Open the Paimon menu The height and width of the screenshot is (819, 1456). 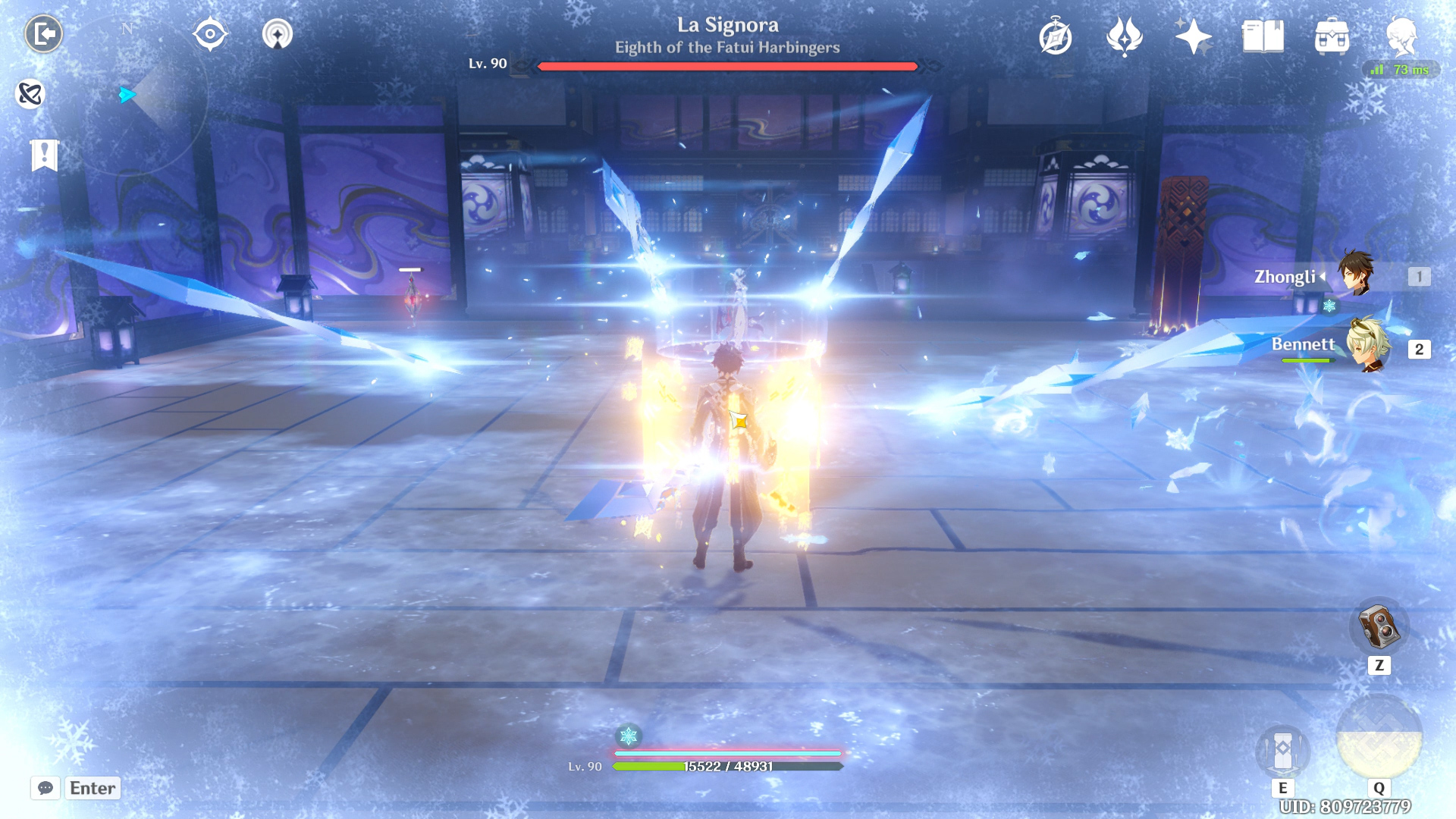(x=1401, y=35)
